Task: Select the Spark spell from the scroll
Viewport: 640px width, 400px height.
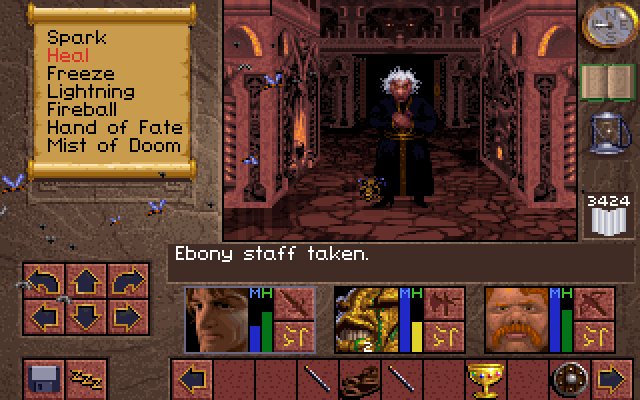Action: coord(75,38)
